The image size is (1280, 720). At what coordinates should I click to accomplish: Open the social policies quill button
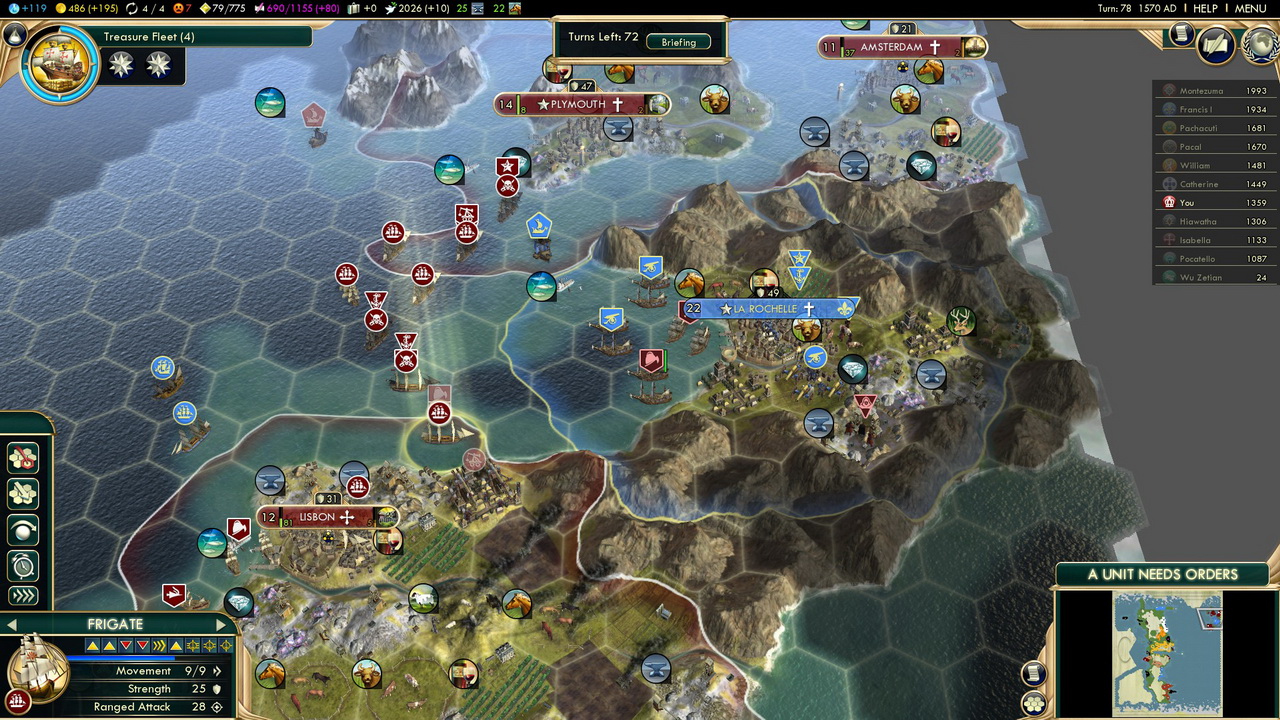[1215, 45]
